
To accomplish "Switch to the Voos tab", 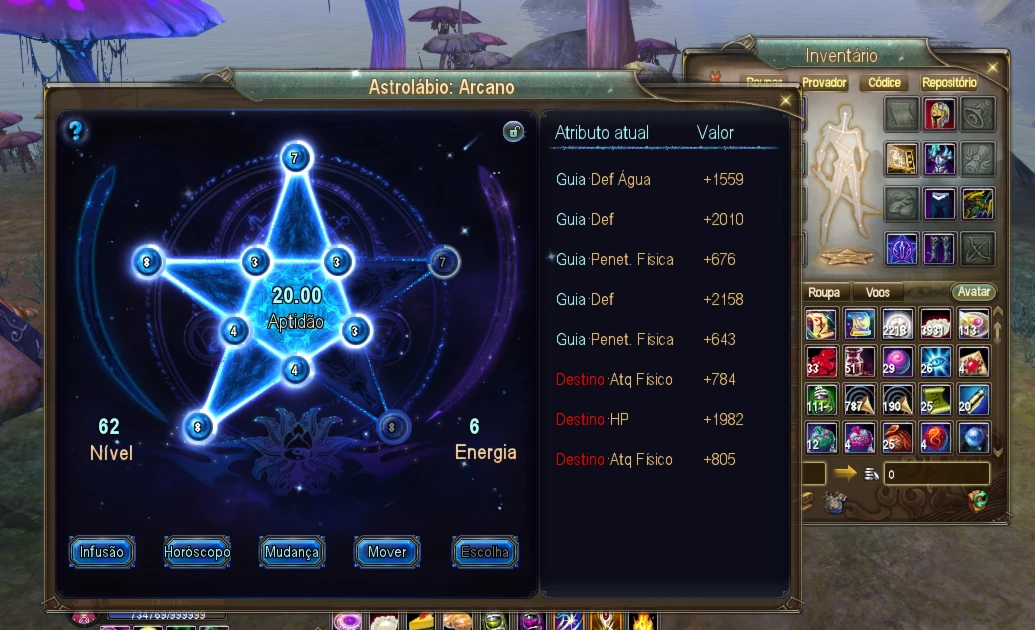I will point(877,292).
